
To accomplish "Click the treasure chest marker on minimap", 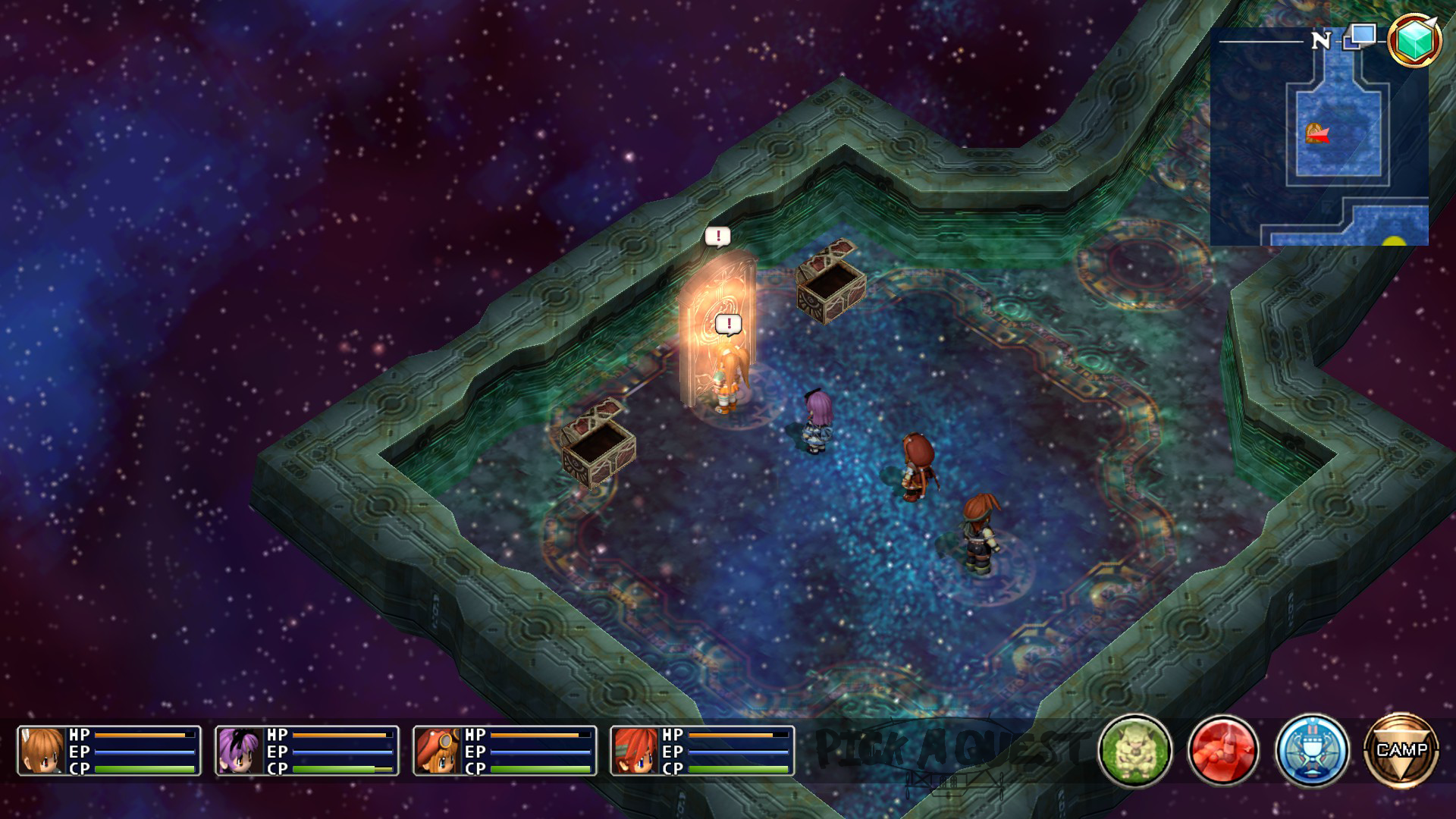I will click(1313, 133).
